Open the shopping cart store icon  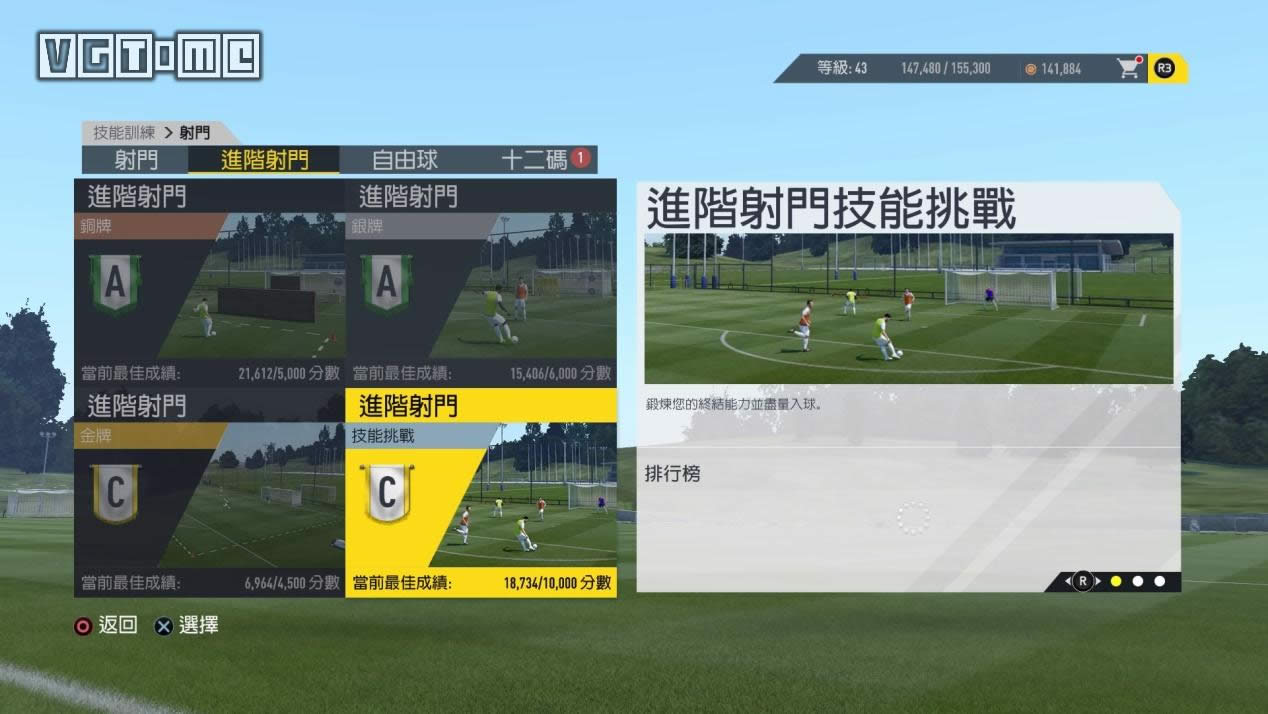pyautogui.click(x=1129, y=68)
